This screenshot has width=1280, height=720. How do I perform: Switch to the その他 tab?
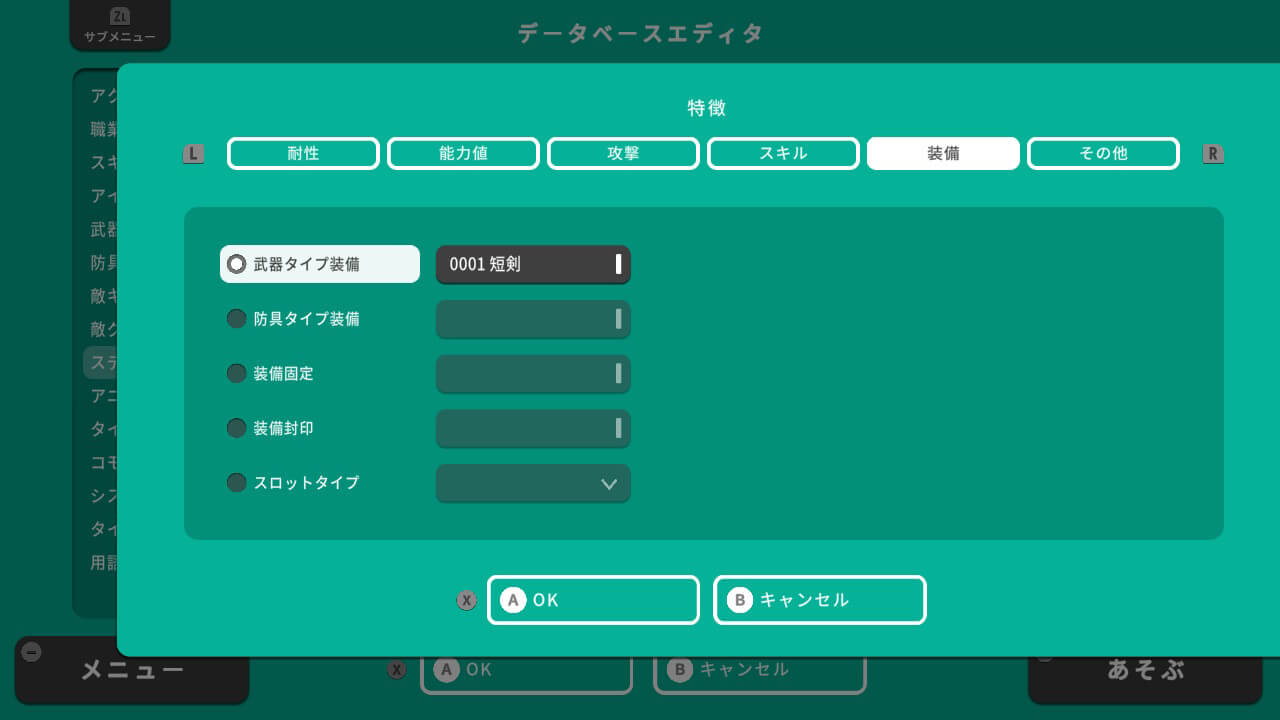1103,153
